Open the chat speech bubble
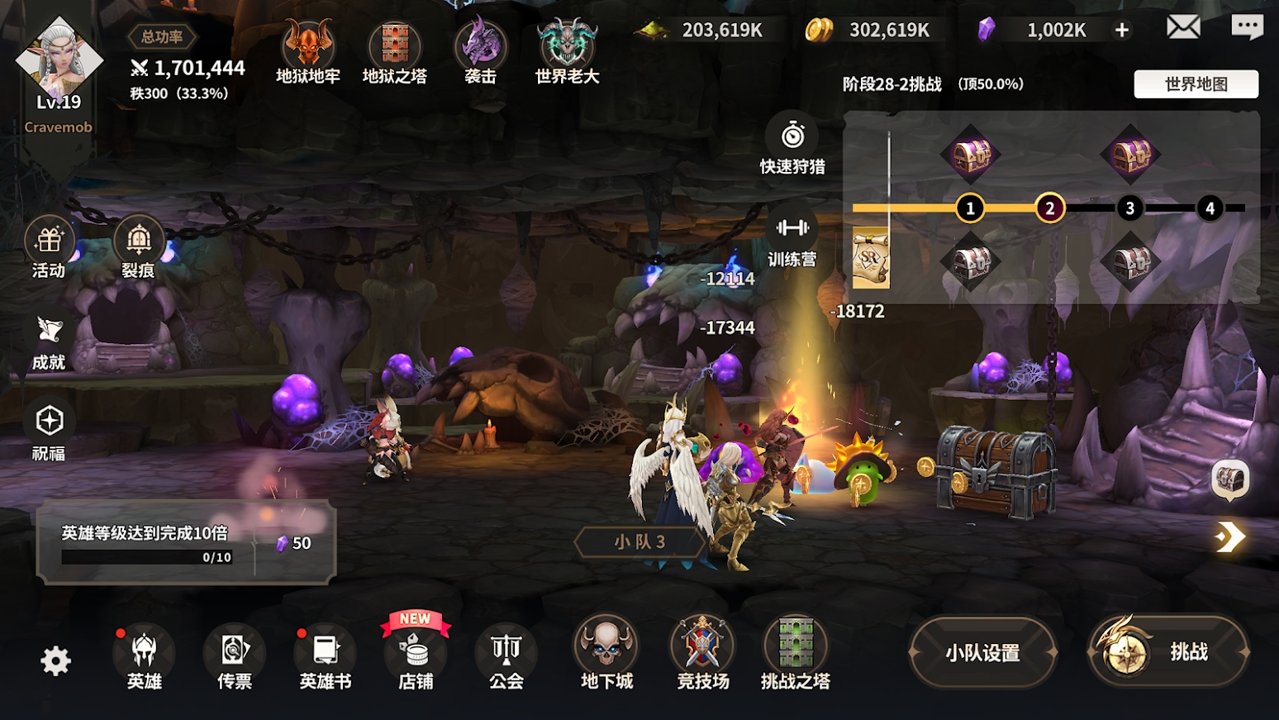This screenshot has width=1279, height=720. [x=1247, y=28]
